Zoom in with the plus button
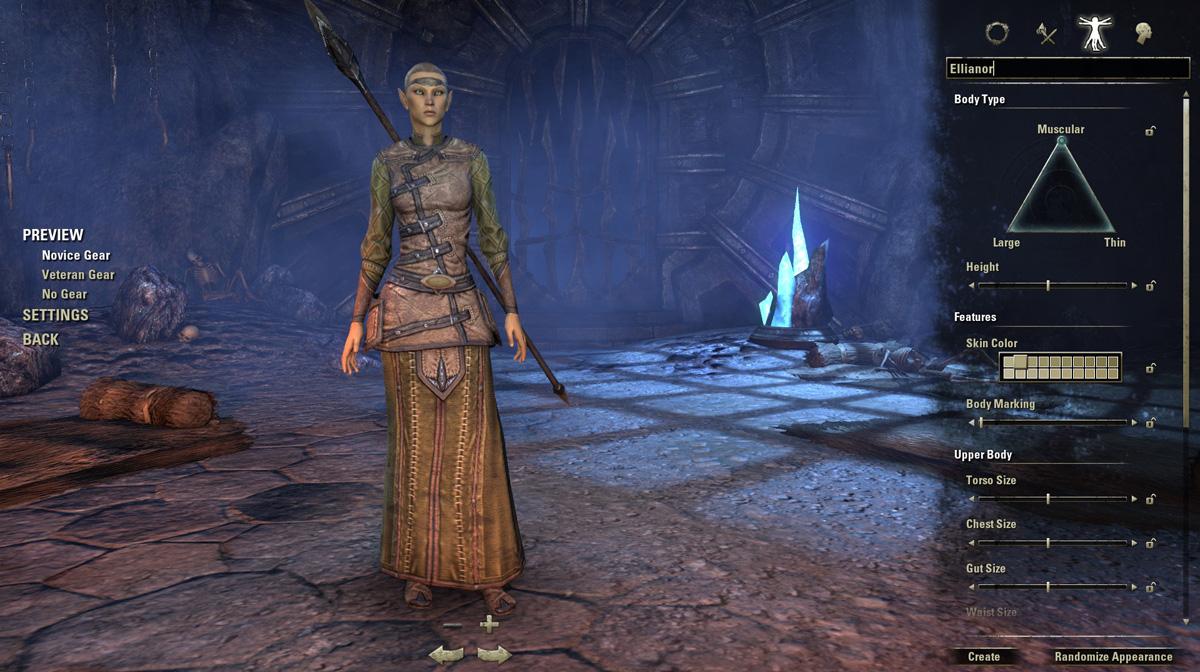1200x672 pixels. (x=489, y=625)
